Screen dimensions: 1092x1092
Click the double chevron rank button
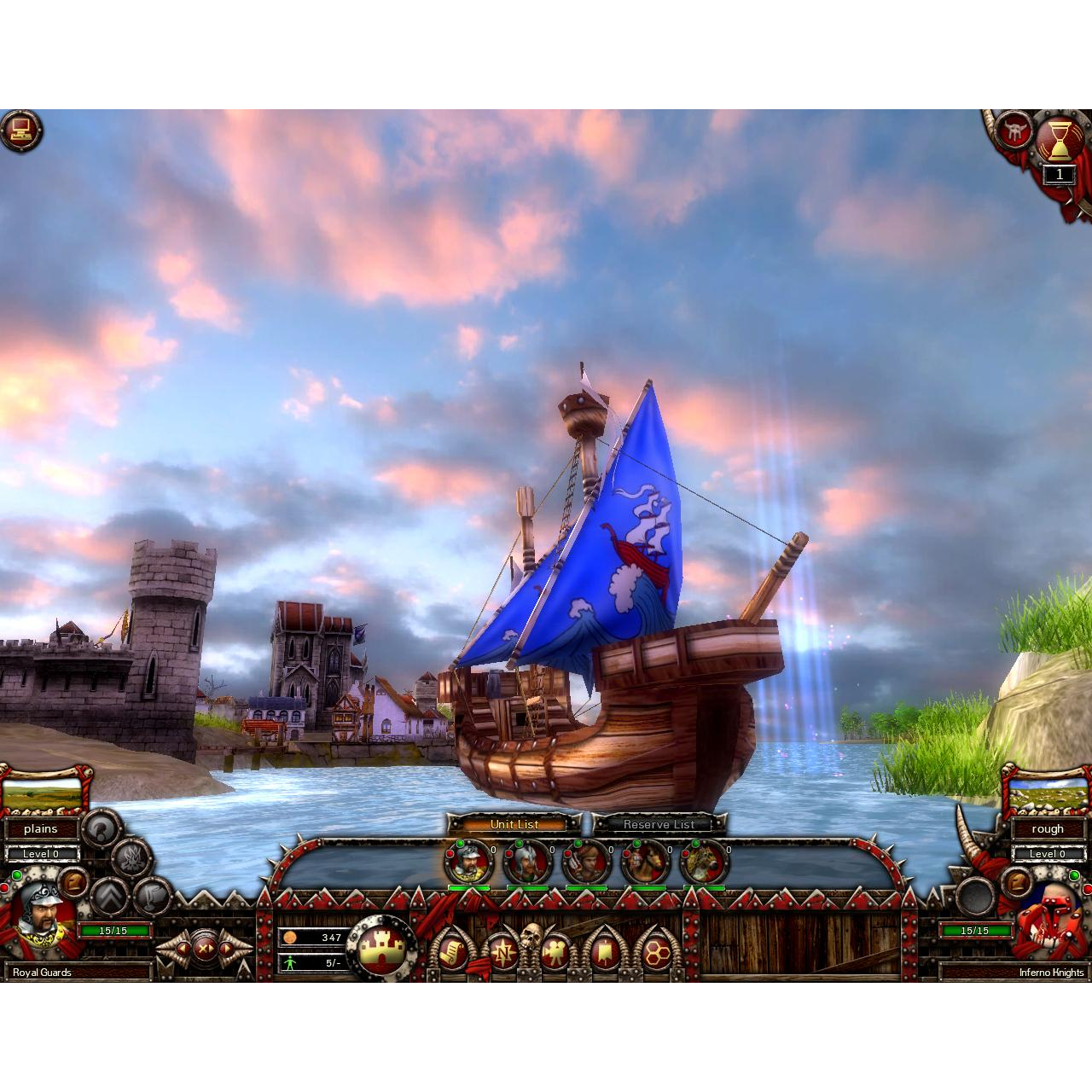point(109,896)
